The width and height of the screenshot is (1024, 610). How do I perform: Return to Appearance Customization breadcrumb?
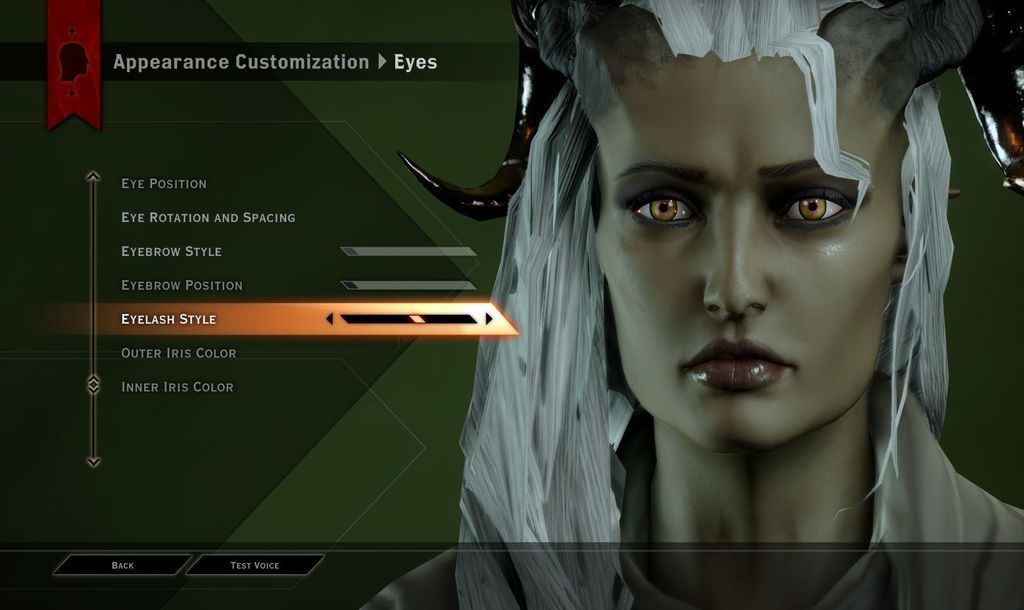coord(241,62)
